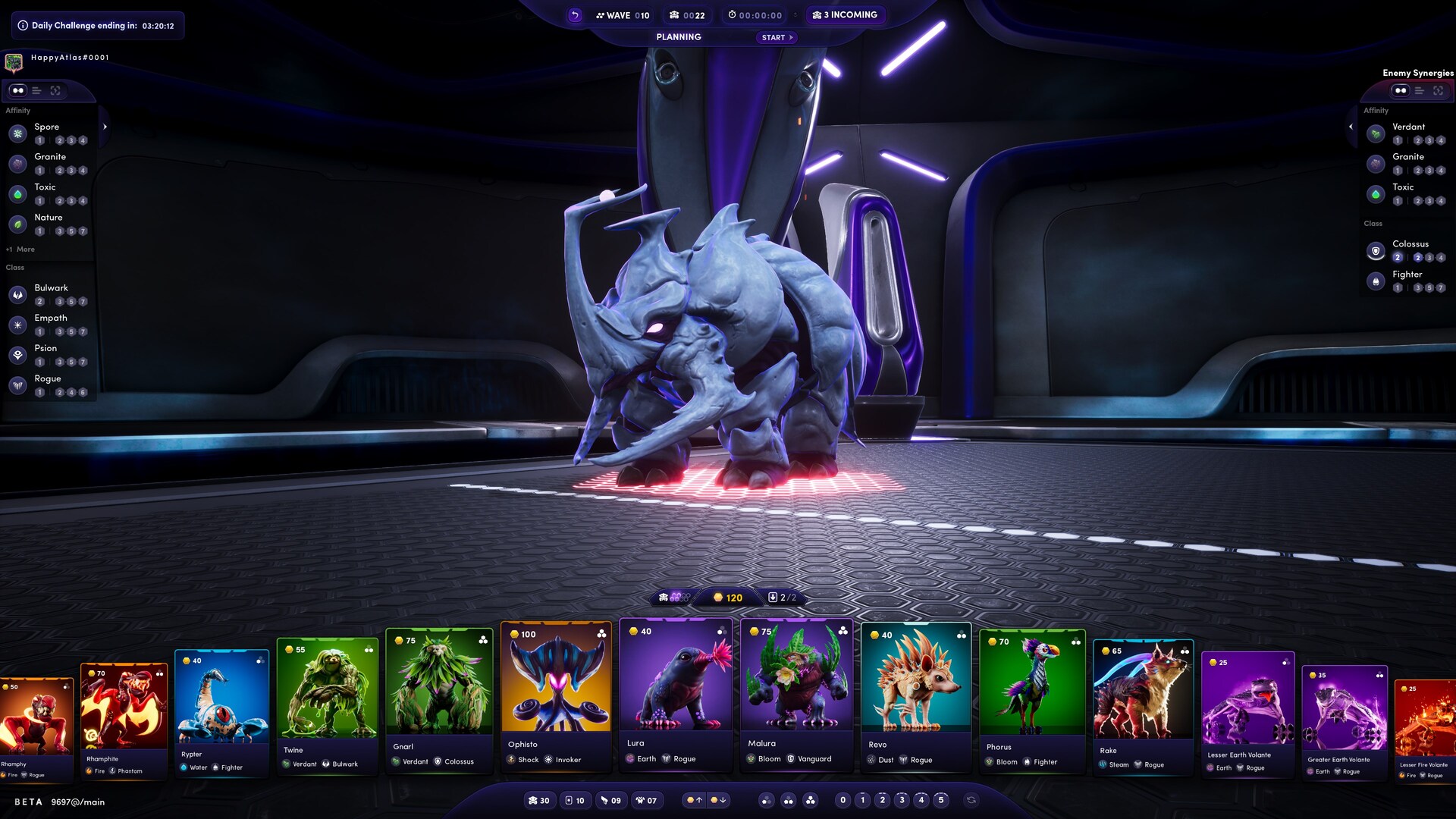1456x819 pixels.
Task: Sort units by ascending gold cost
Action: pos(694,800)
